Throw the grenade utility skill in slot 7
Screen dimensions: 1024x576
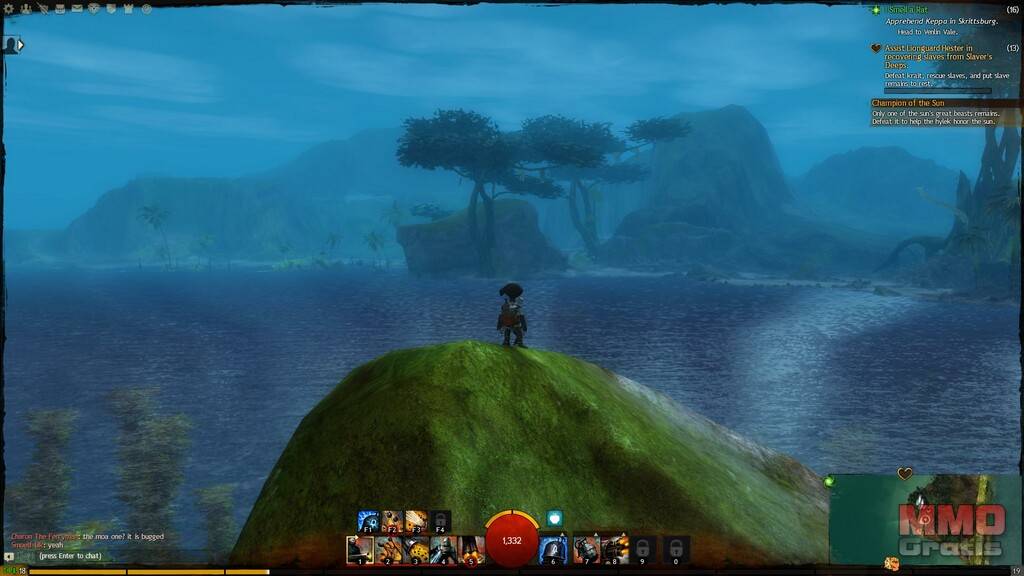(x=587, y=550)
